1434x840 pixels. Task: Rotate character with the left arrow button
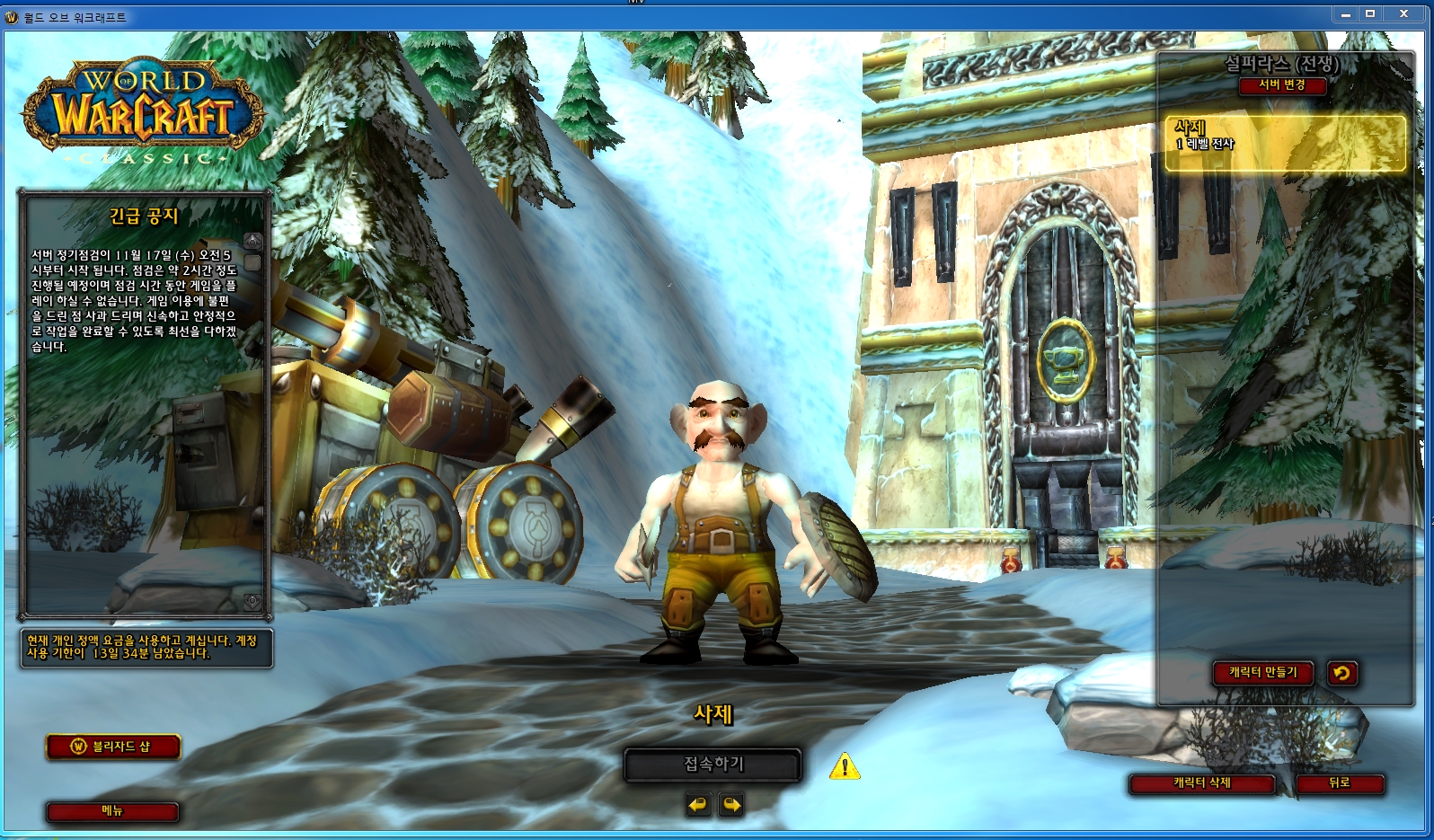click(698, 804)
